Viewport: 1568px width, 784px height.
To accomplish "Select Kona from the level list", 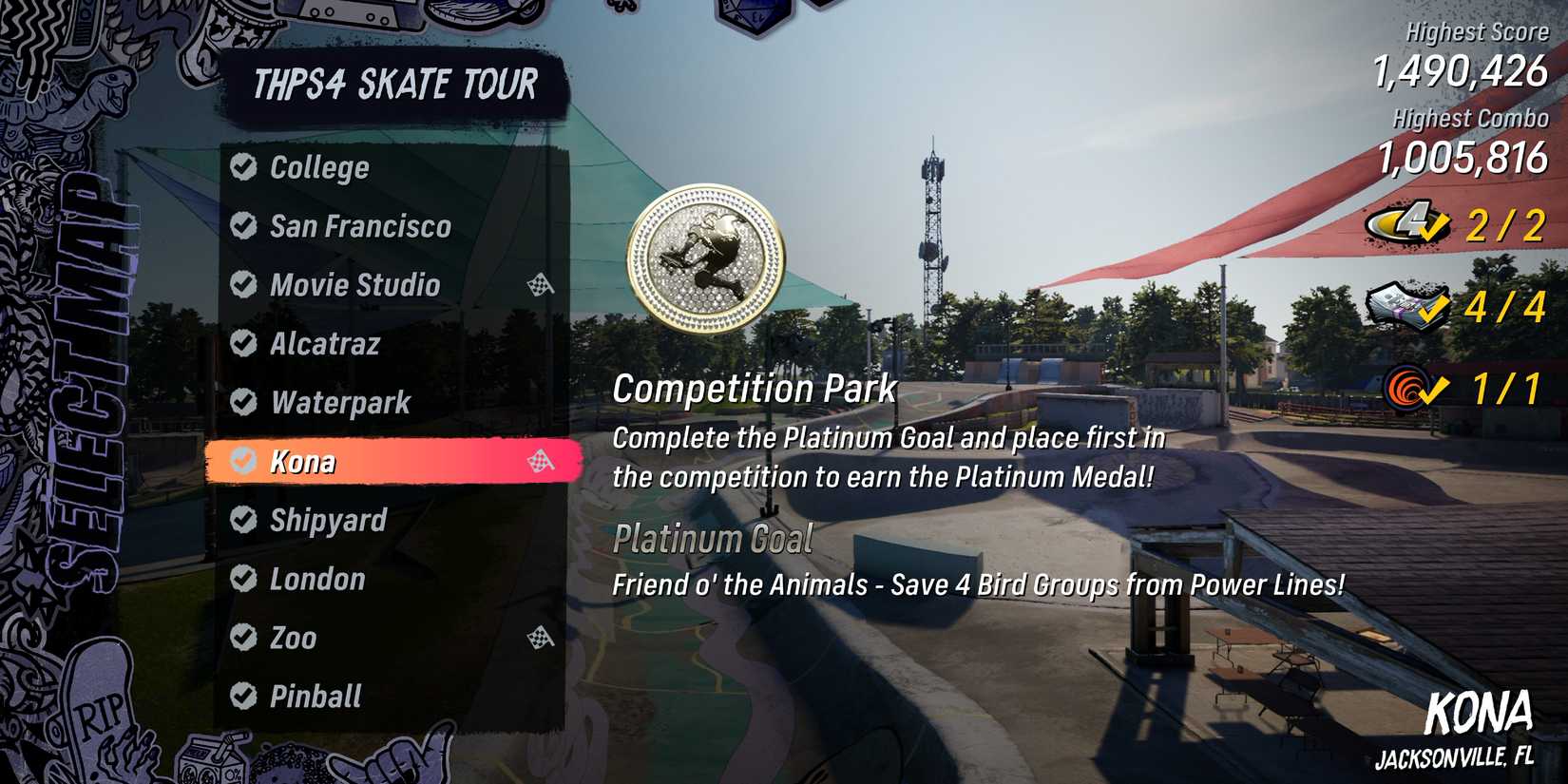I will (304, 463).
